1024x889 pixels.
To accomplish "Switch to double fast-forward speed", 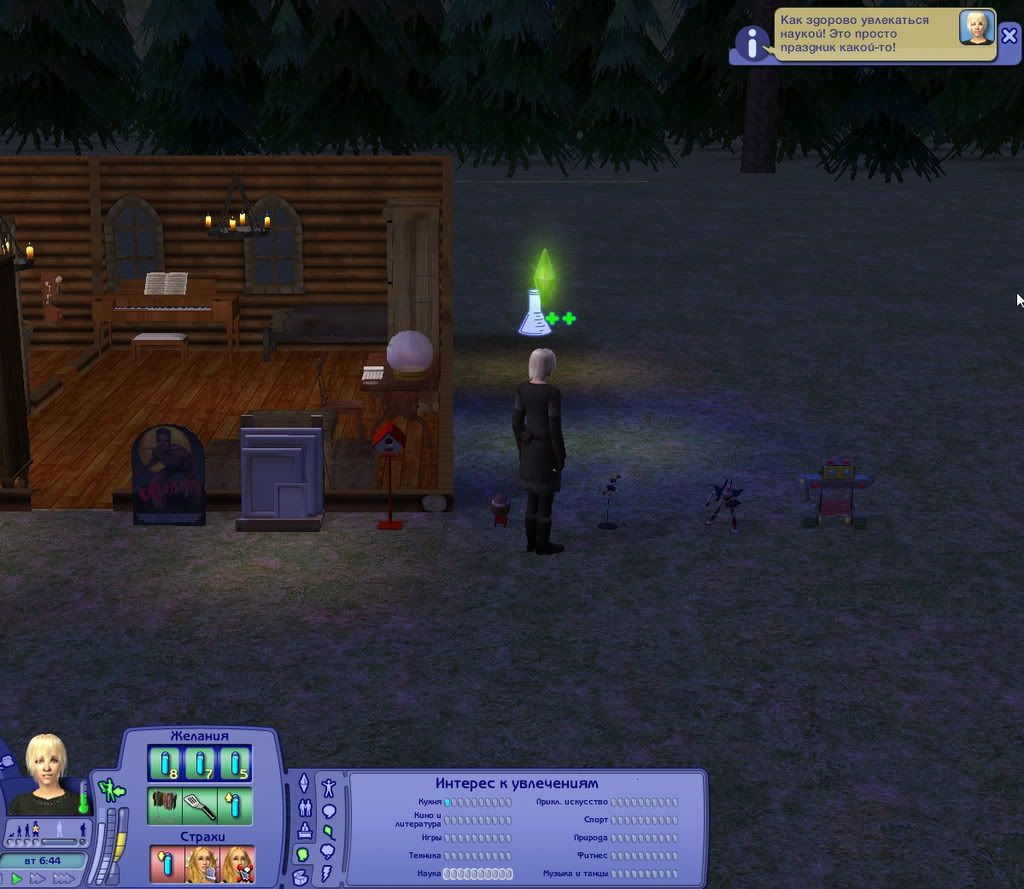I will (38, 878).
